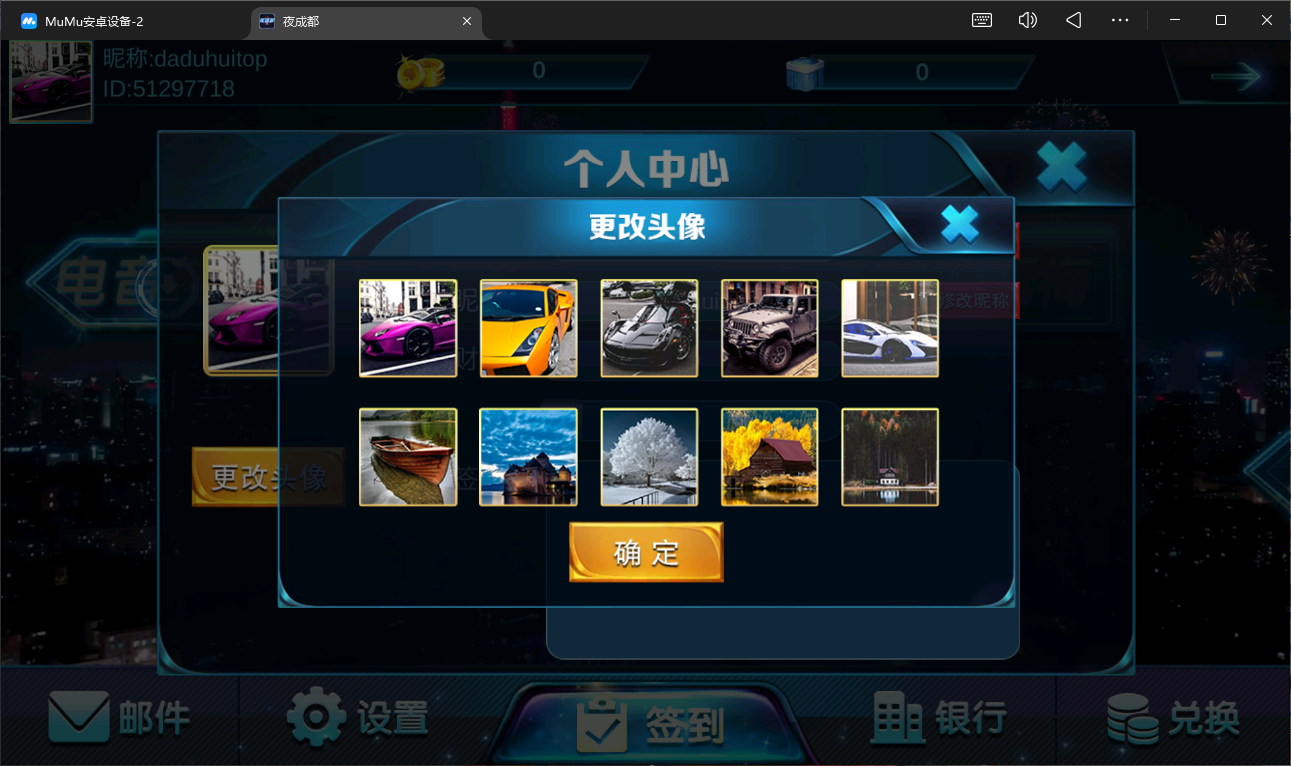Close the 更改头像 dialog with its X
The image size is (1291, 766).
click(x=958, y=224)
